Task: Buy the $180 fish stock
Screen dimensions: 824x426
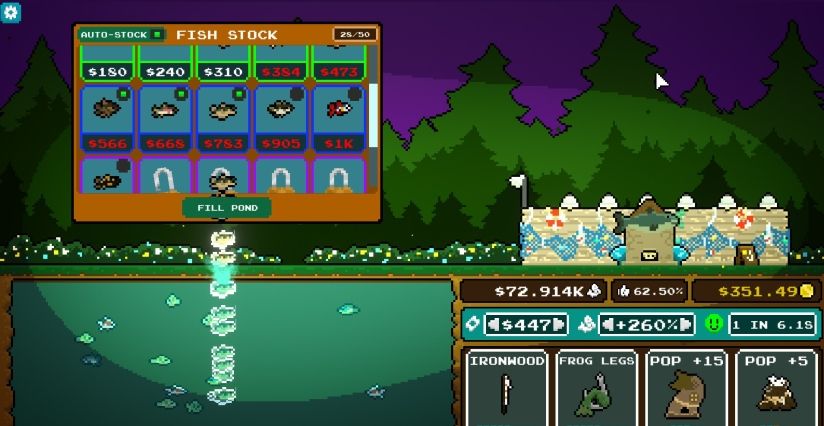Action: 107,63
